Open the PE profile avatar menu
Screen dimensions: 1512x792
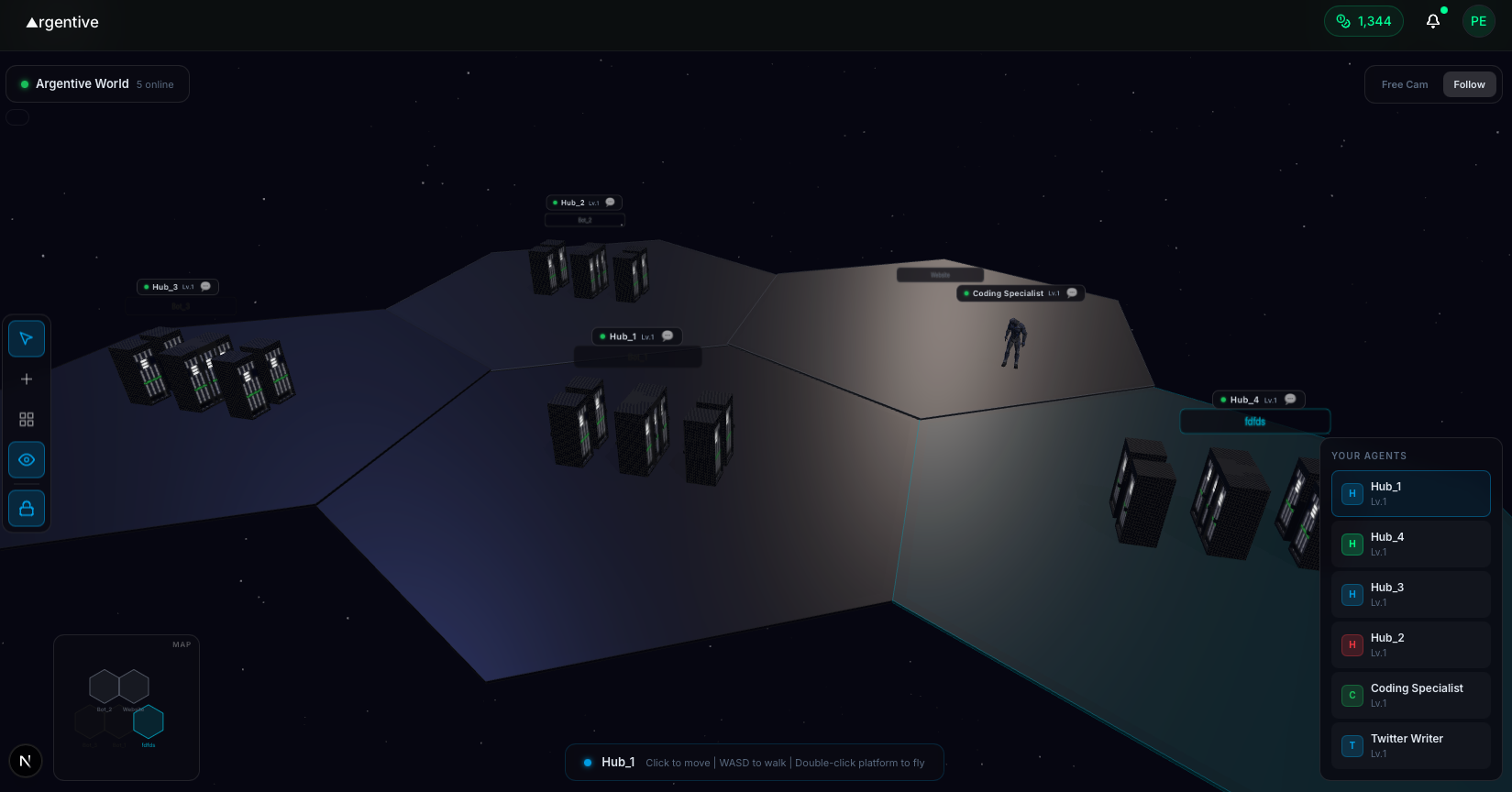click(x=1478, y=20)
